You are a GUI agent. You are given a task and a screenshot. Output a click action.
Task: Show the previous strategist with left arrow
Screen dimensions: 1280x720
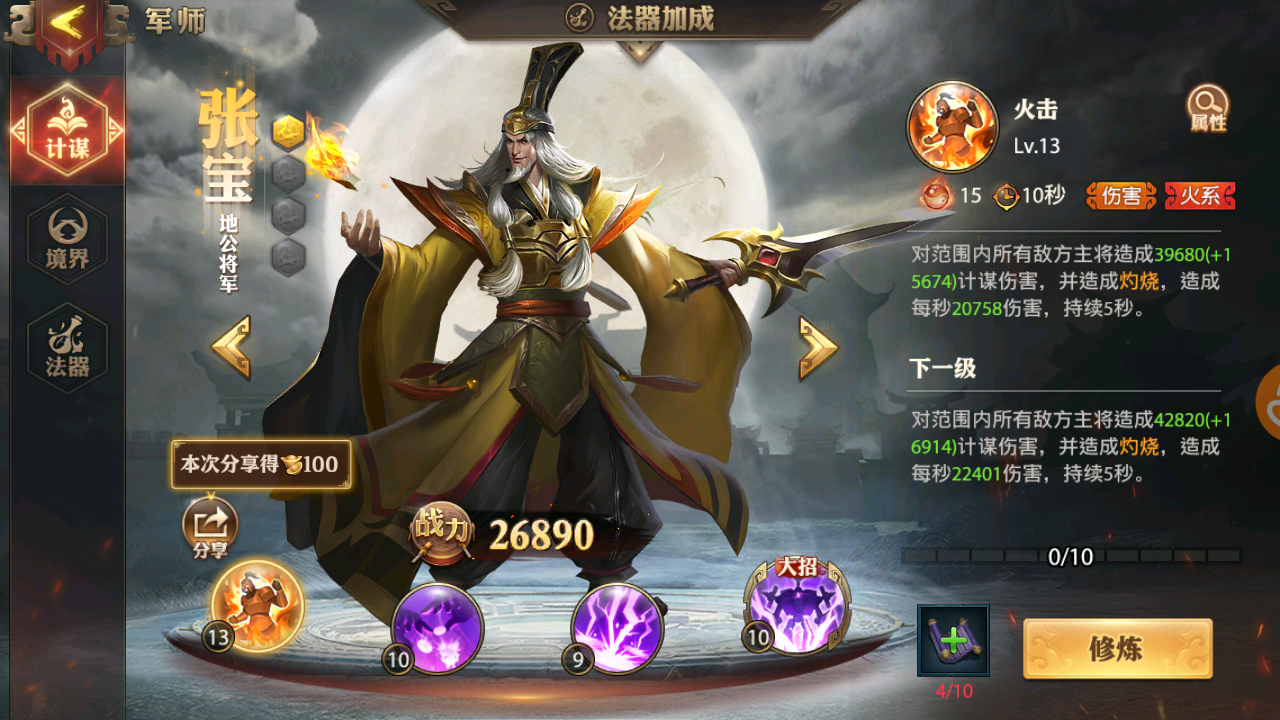[231, 347]
